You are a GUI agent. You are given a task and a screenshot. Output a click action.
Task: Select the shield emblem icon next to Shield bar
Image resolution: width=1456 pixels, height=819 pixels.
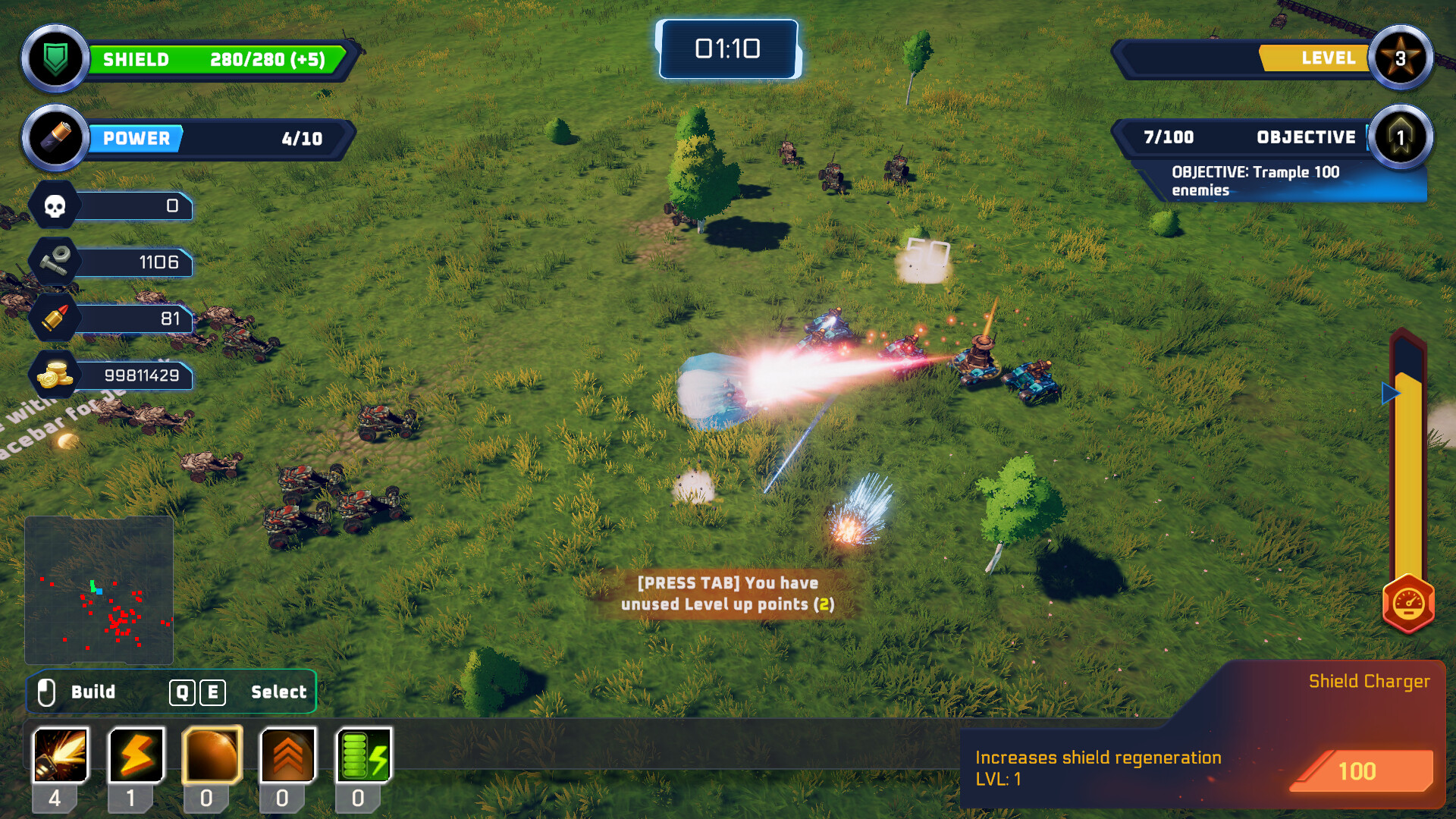55,58
